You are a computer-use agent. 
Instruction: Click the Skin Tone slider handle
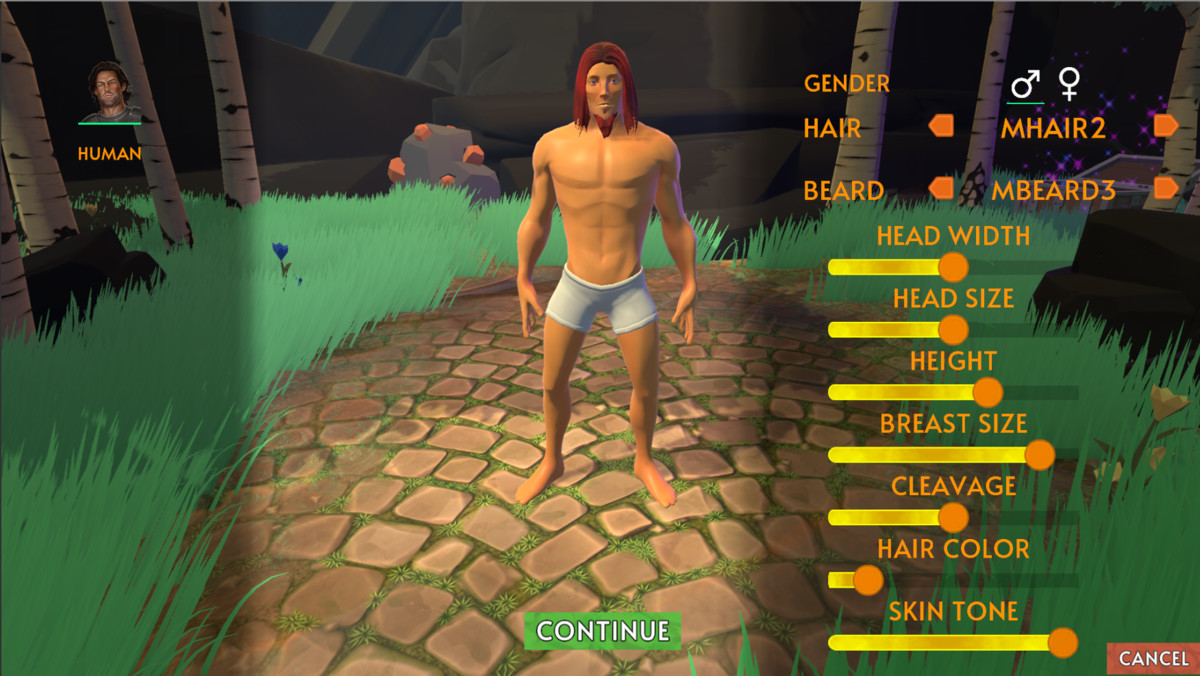click(x=1062, y=642)
